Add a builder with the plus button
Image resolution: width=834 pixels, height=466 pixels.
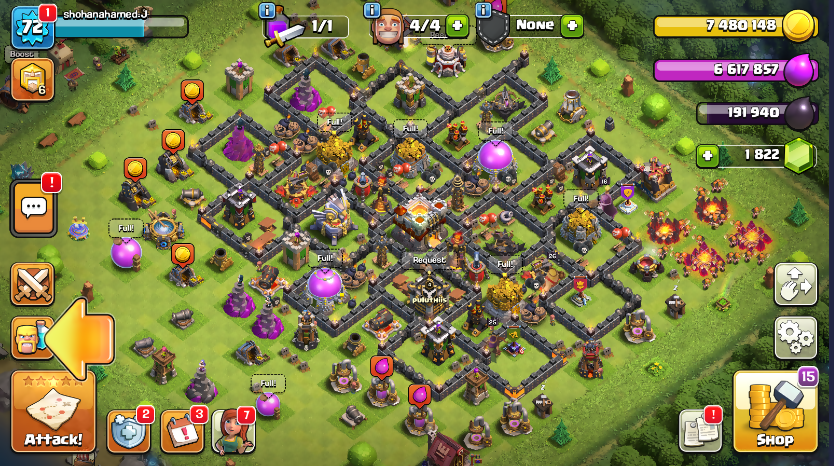[x=457, y=26]
